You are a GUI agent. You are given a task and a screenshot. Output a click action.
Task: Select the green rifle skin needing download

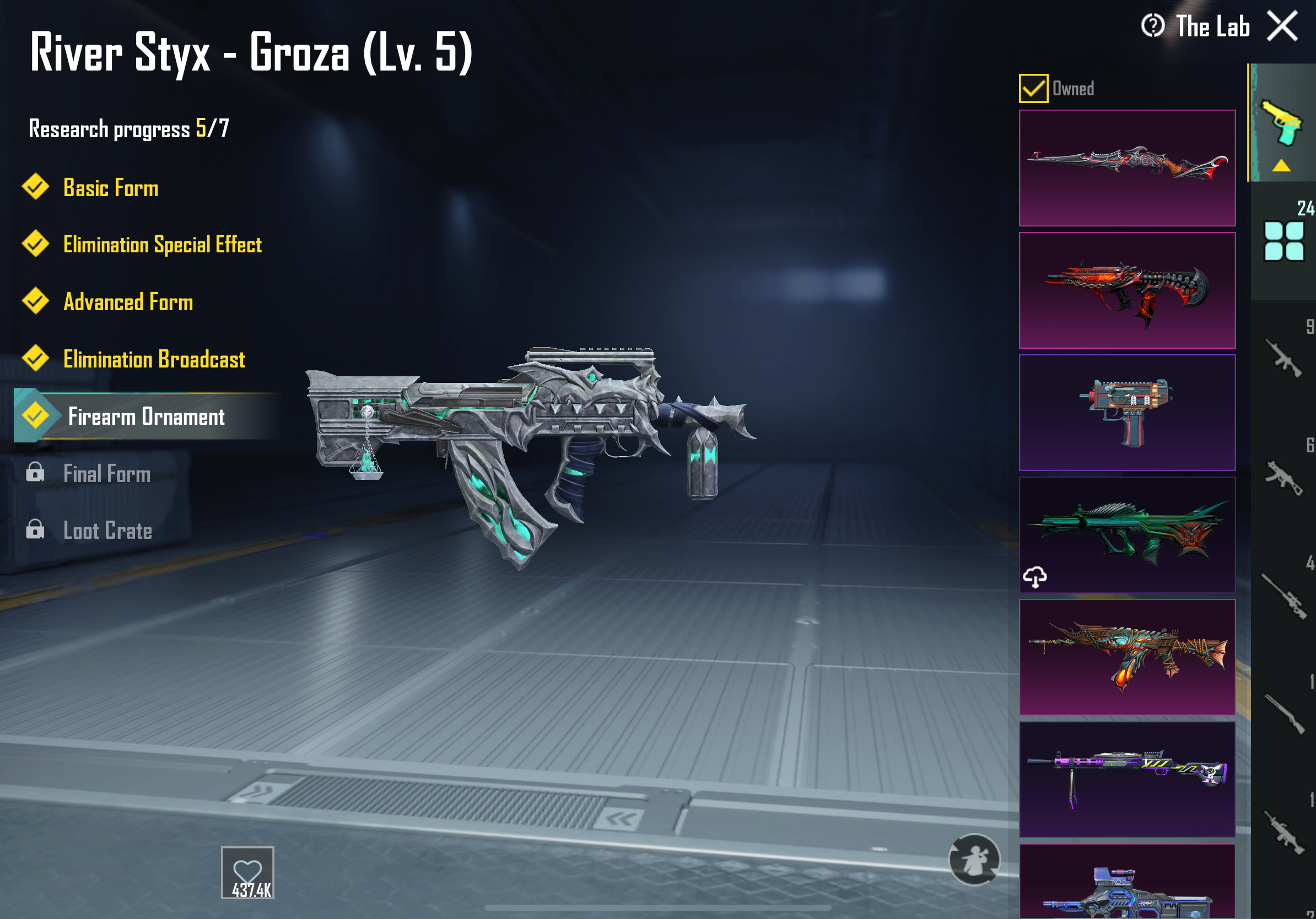pos(1126,534)
